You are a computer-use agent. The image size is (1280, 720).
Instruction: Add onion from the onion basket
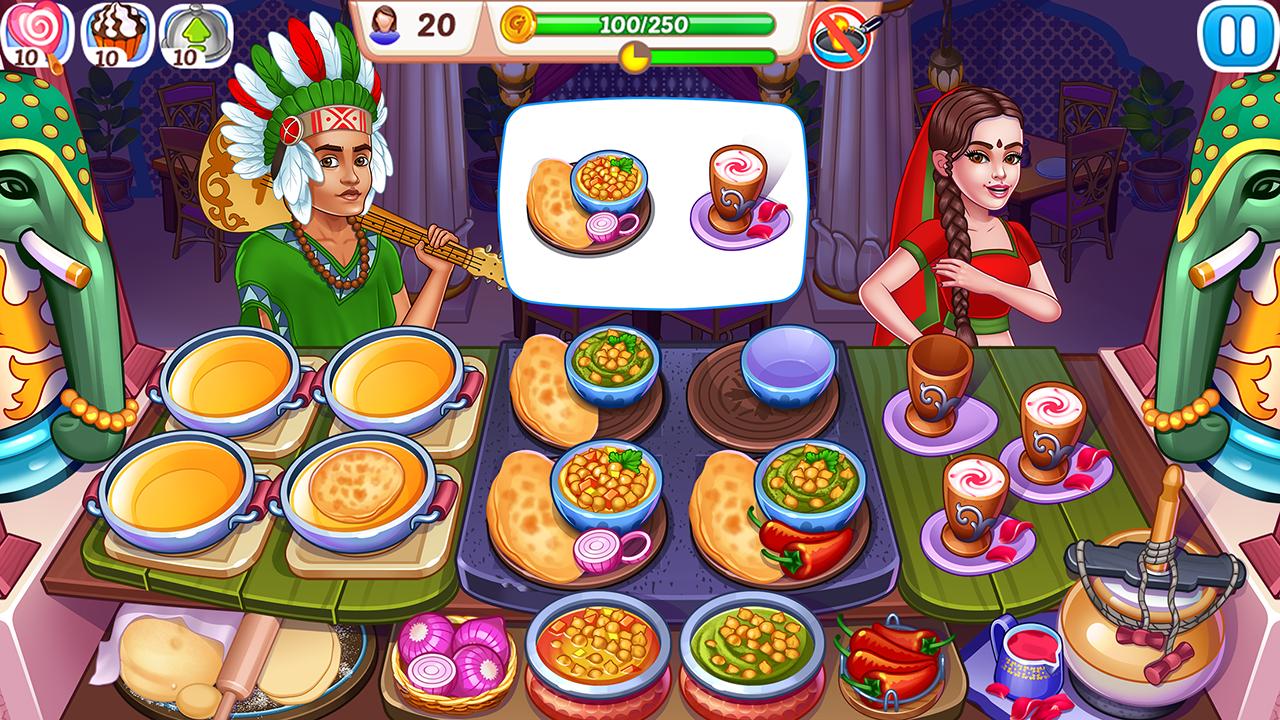[x=452, y=657]
